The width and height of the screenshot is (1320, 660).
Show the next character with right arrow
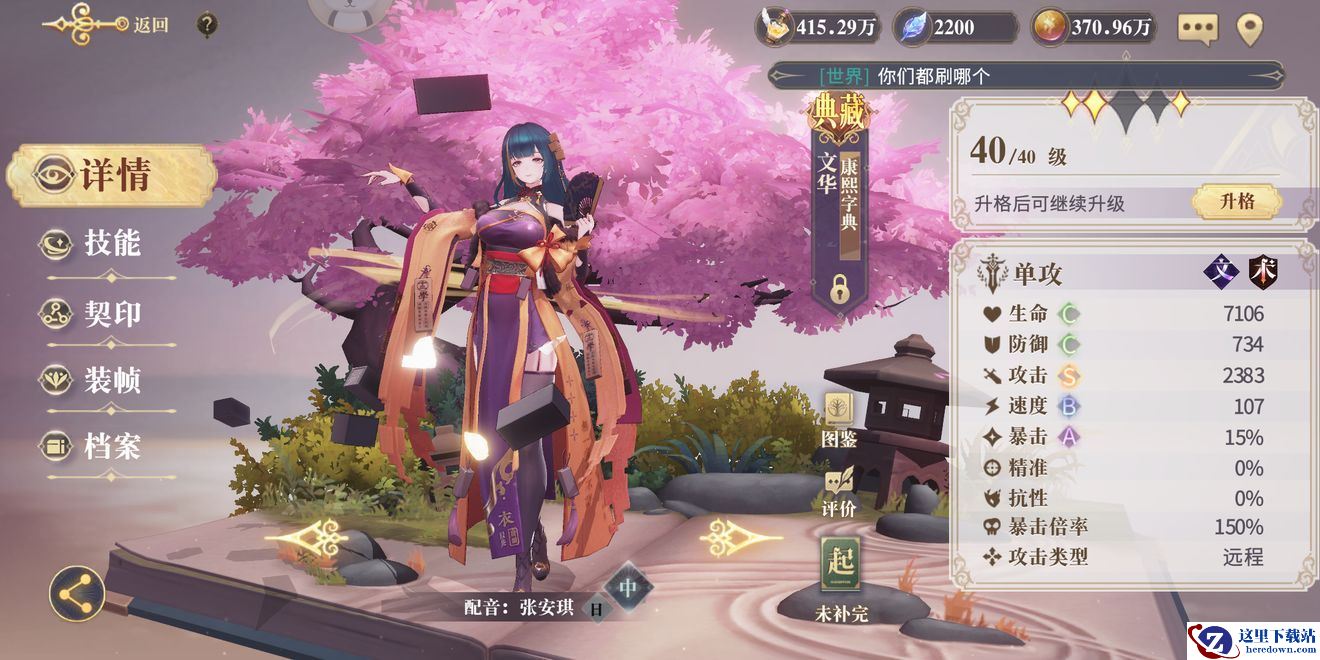click(x=740, y=538)
